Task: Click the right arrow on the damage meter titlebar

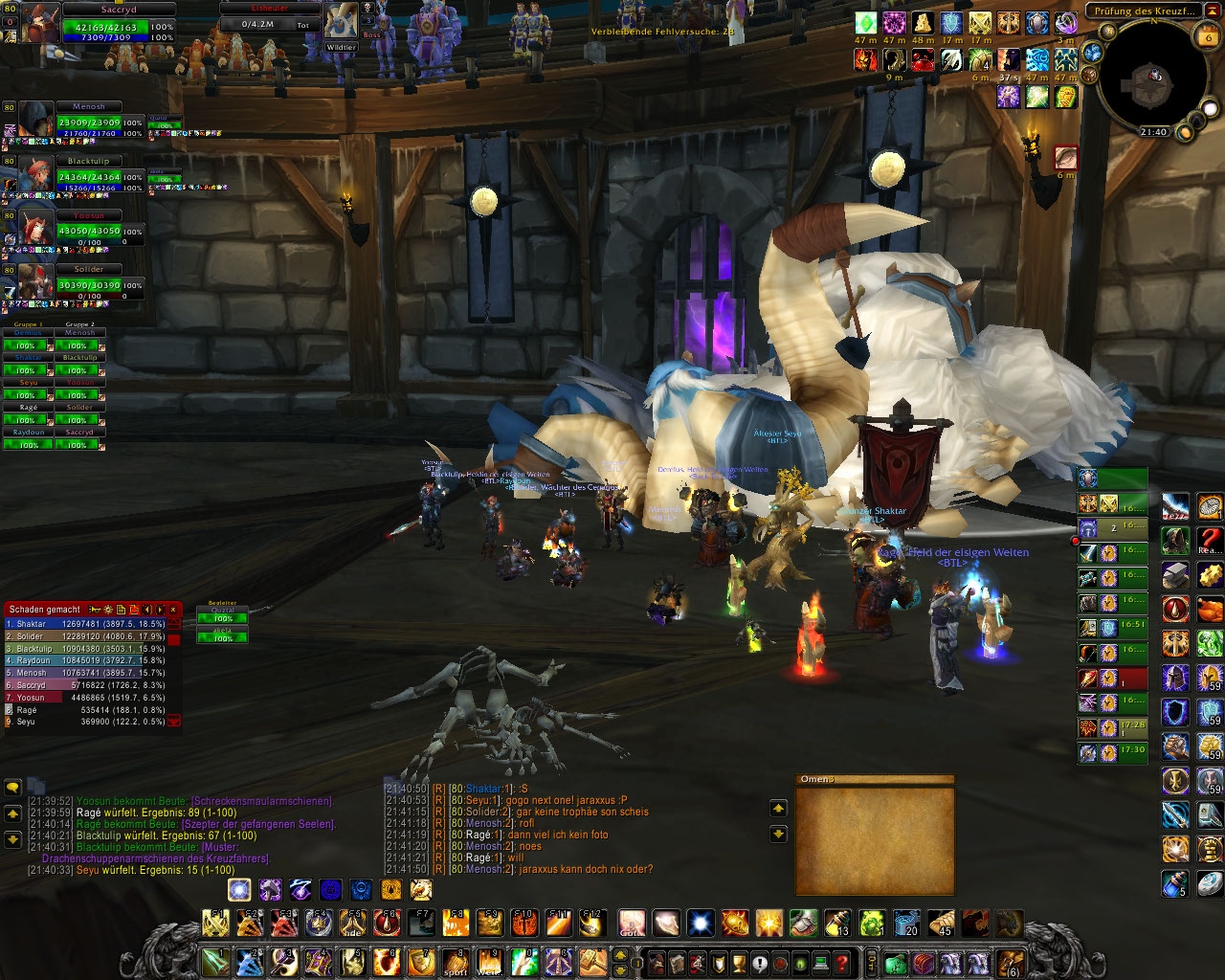Action: pyautogui.click(x=159, y=610)
